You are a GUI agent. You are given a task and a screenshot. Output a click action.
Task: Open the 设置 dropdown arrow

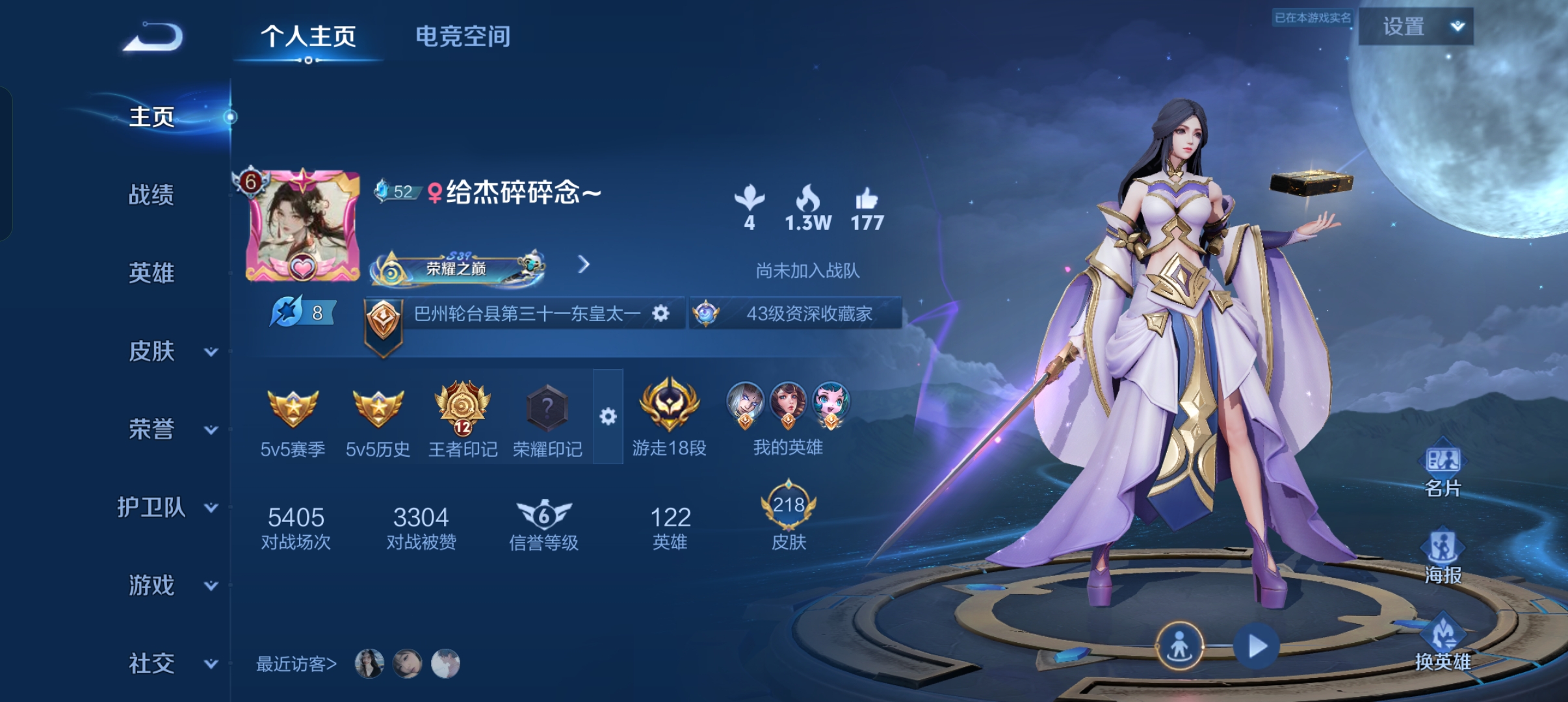1458,27
